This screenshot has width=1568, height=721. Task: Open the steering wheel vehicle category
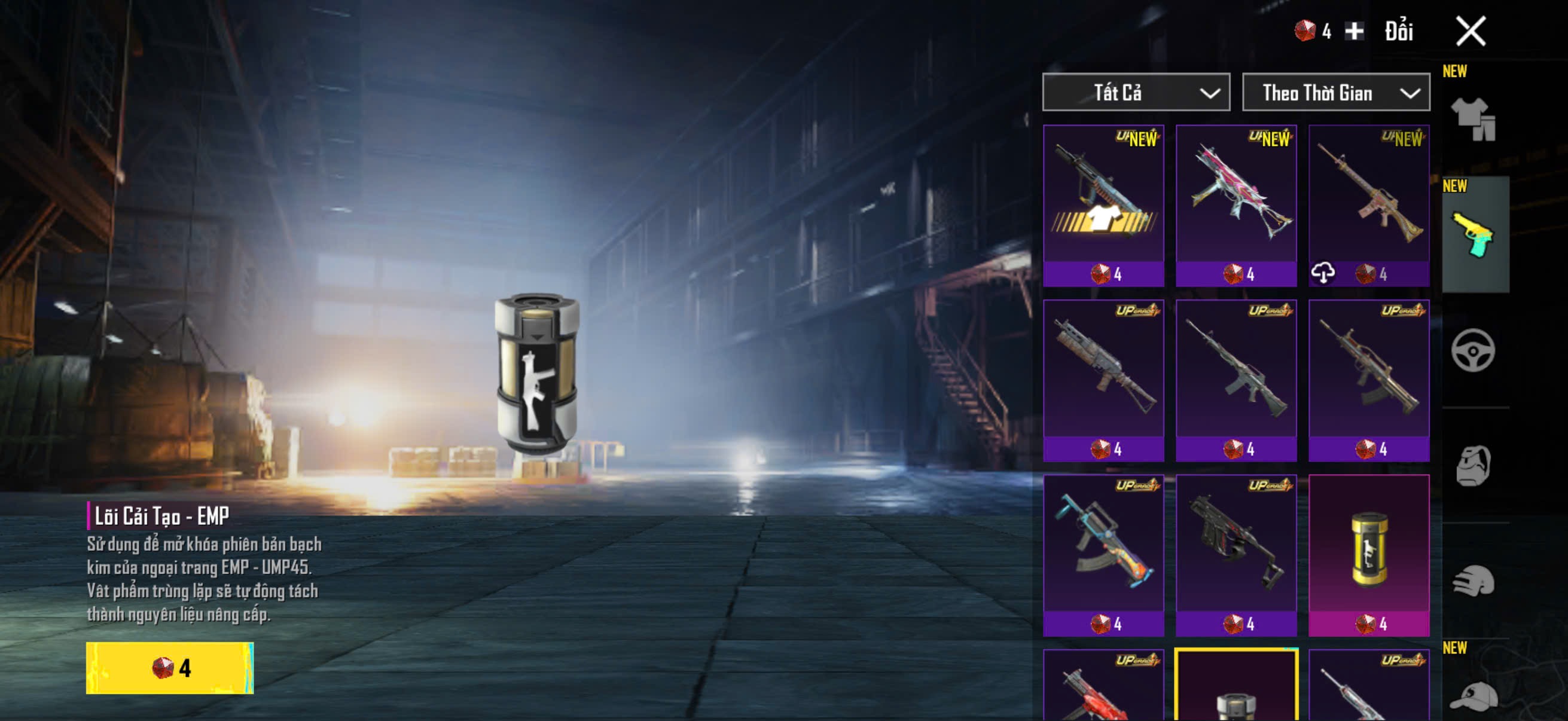pos(1473,350)
